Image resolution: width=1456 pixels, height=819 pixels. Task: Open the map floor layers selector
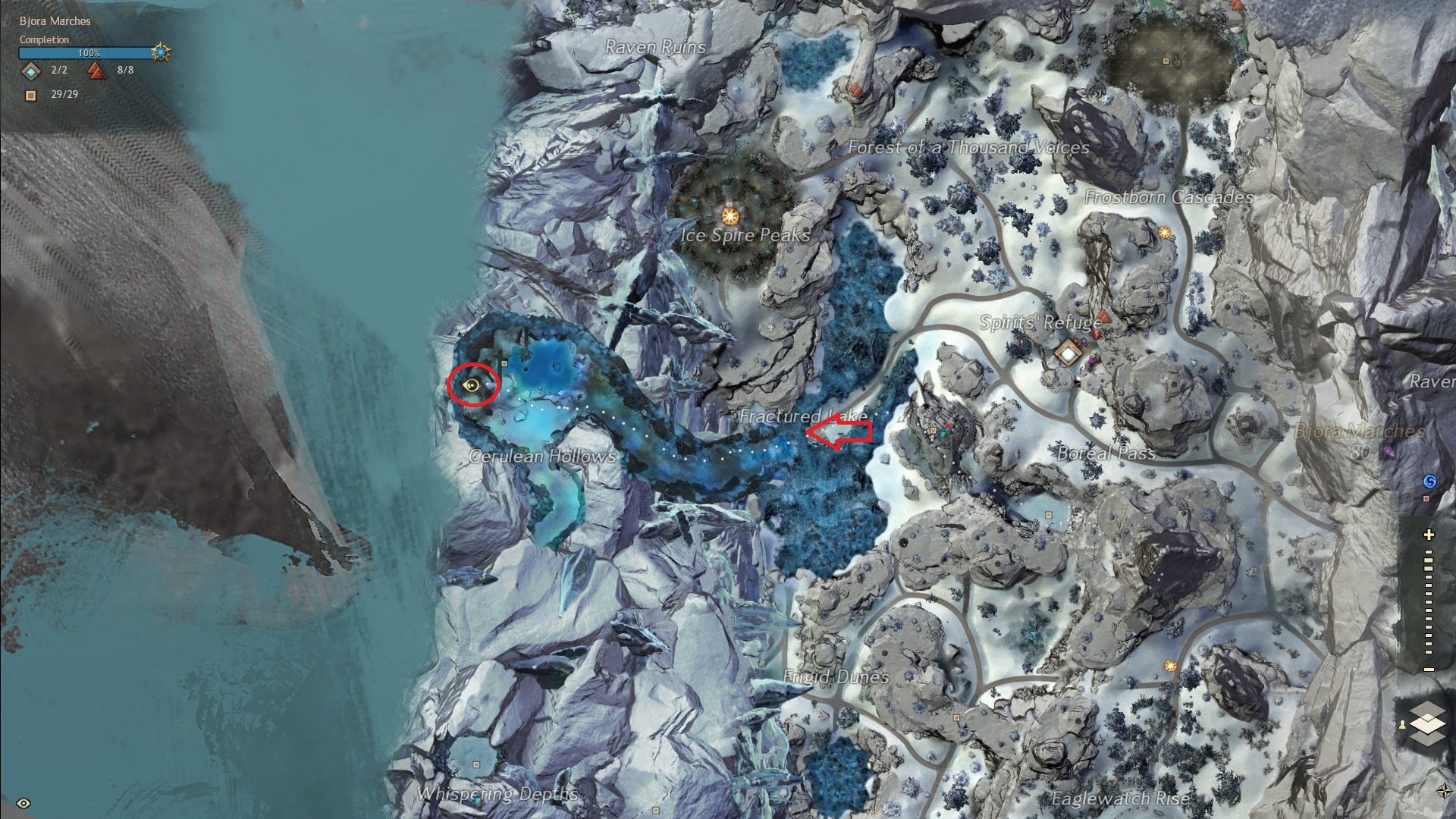pos(1428,717)
